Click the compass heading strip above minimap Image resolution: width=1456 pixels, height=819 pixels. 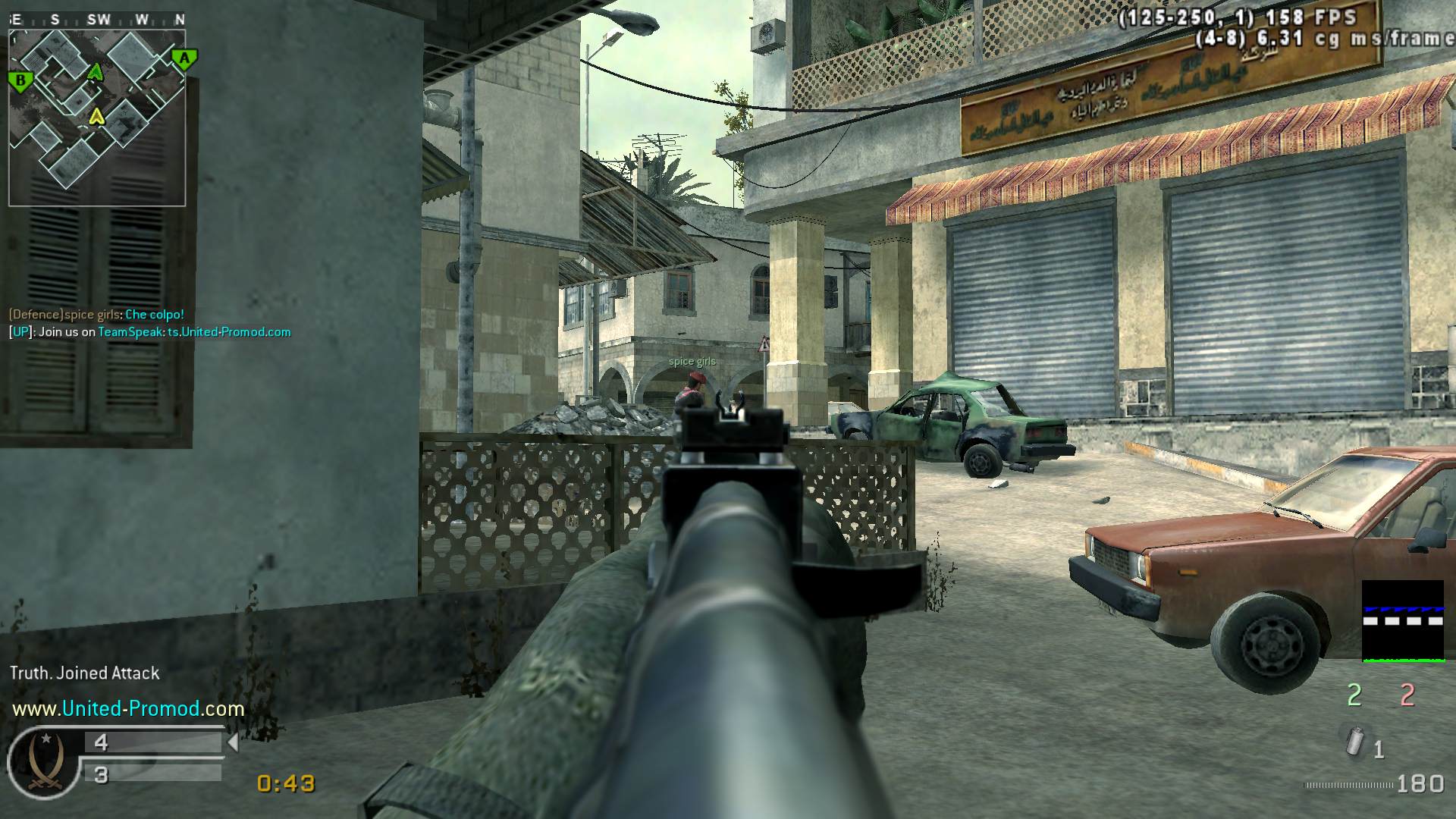97,20
